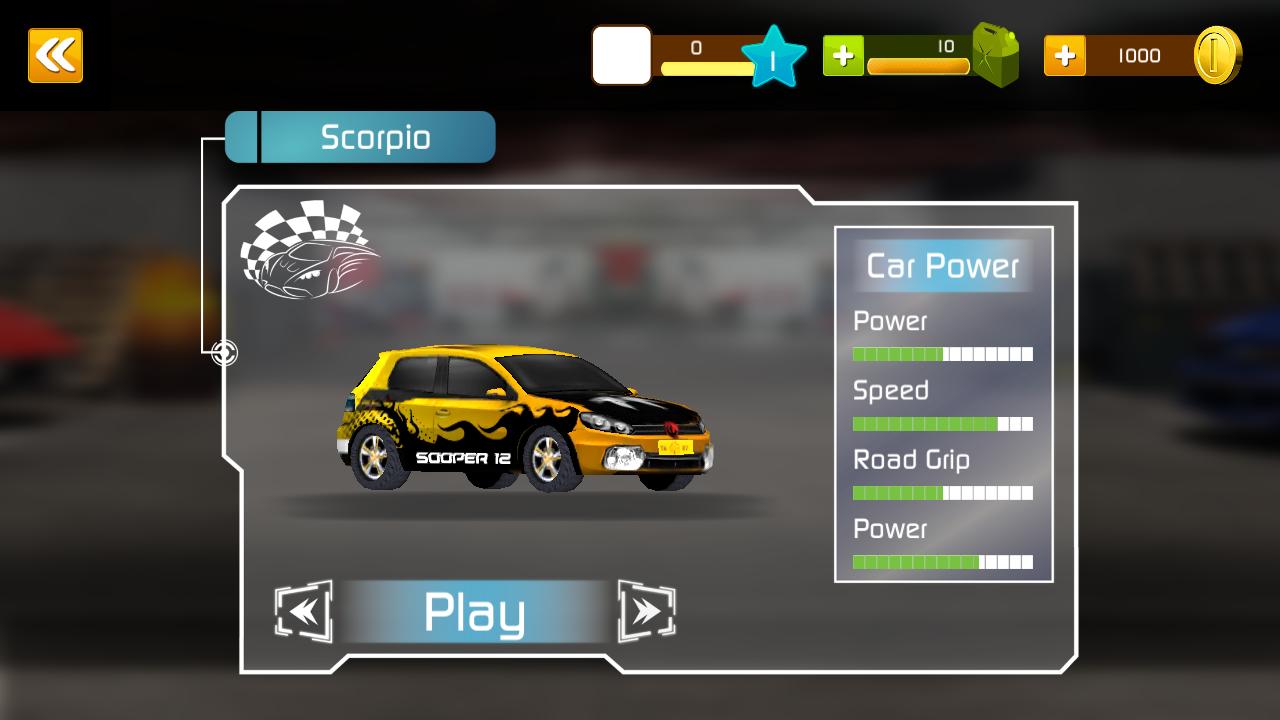
Task: Click the back arrow icon top left
Action: tap(56, 55)
